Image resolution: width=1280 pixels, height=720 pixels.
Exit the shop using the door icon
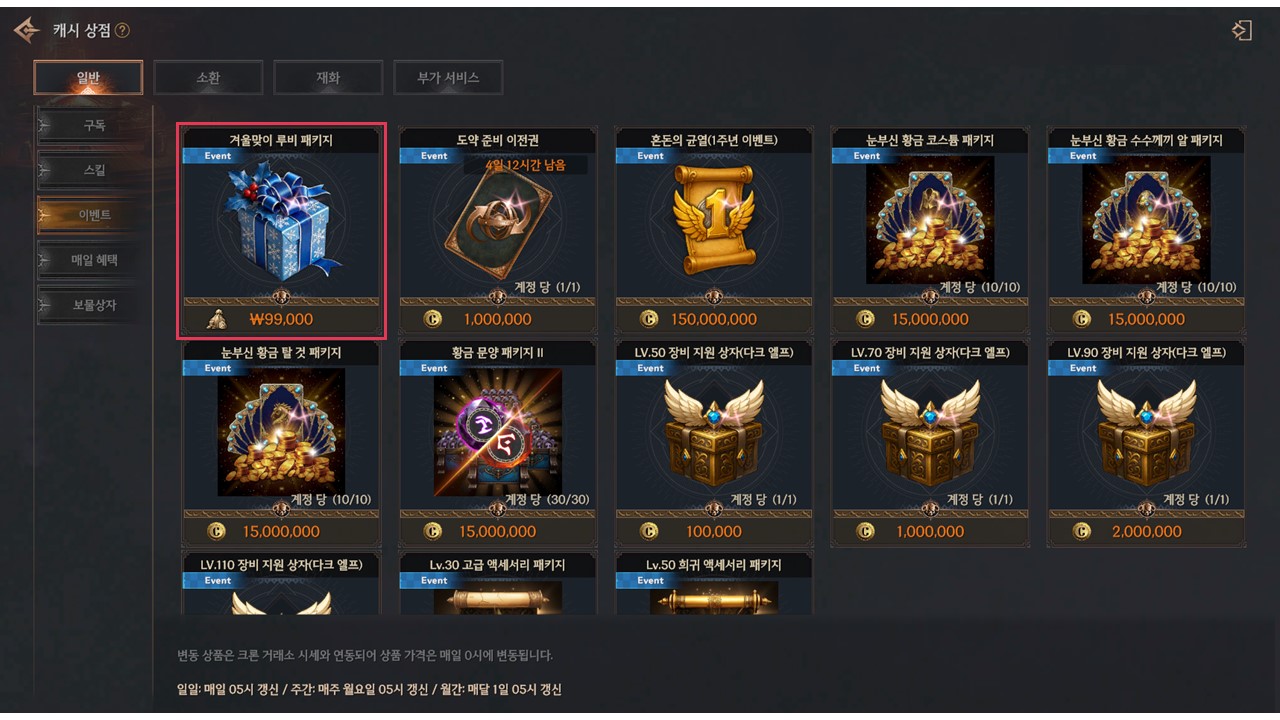point(1241,30)
